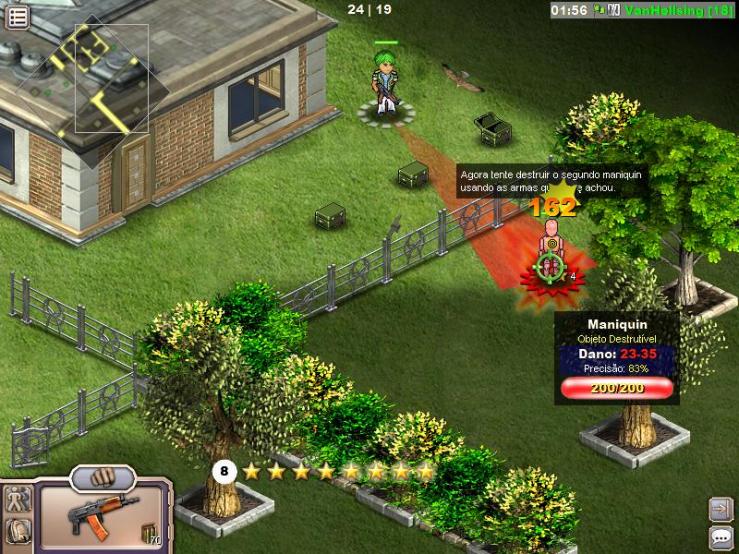739x554 pixels.
Task: Select player VanHellsing in the scoreboard
Action: click(x=678, y=10)
